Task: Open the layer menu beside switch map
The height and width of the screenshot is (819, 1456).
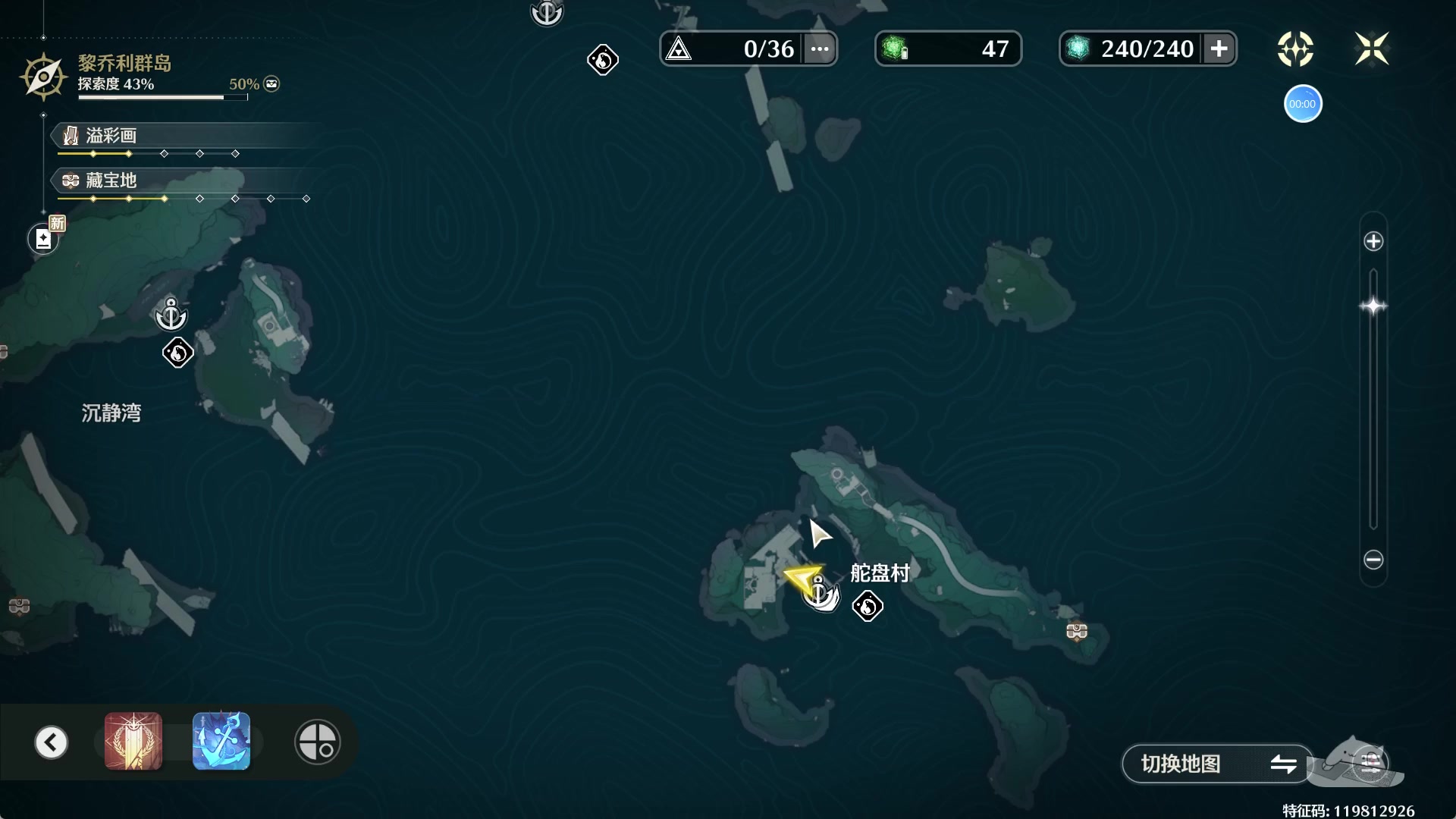Action: pyautogui.click(x=1370, y=762)
